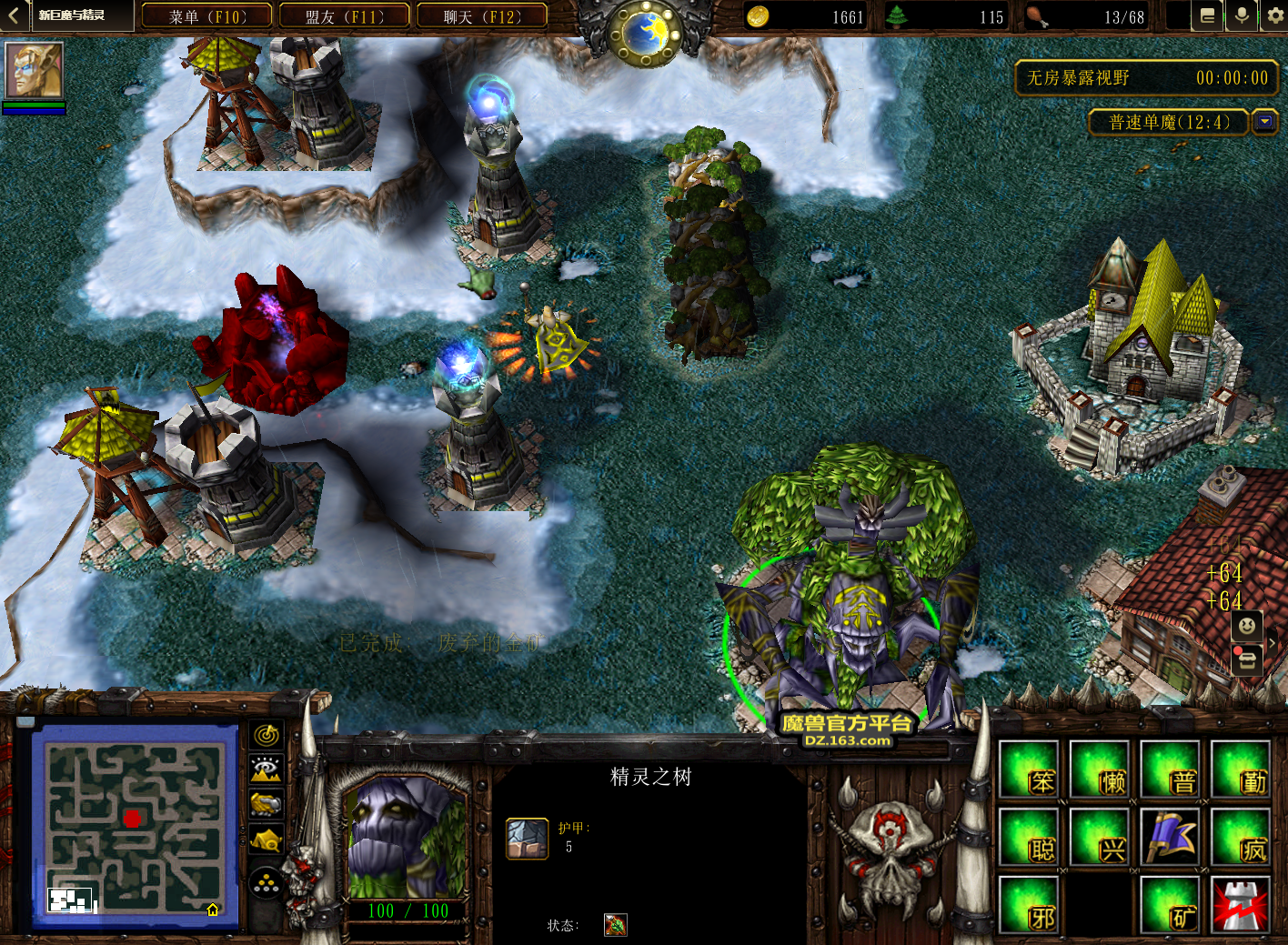This screenshot has height=945, width=1288.
Task: Click the red lightning tower command icon
Action: (1242, 906)
